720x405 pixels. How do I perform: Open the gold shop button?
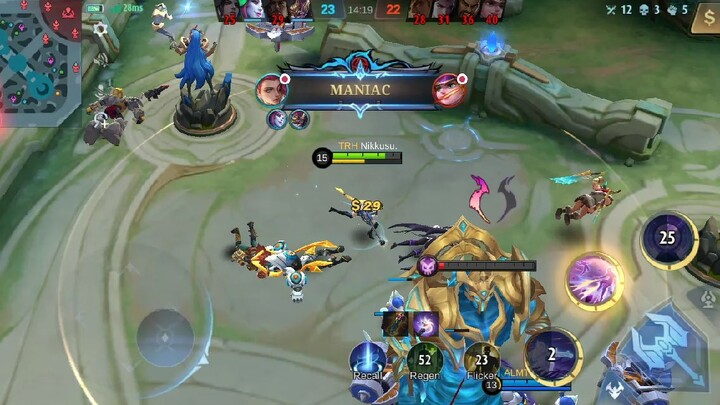705,17
